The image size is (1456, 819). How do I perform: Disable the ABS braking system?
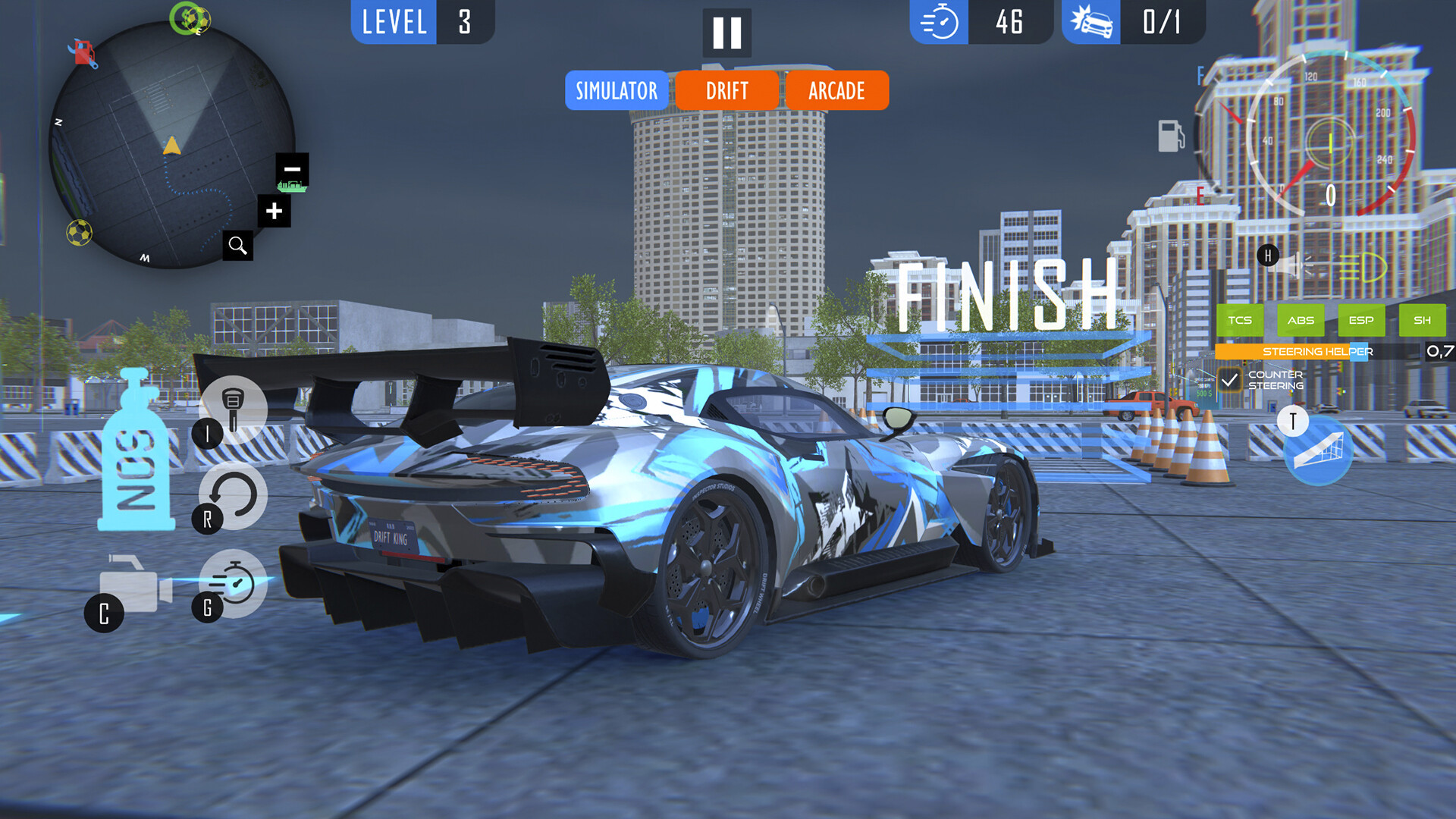[1301, 320]
